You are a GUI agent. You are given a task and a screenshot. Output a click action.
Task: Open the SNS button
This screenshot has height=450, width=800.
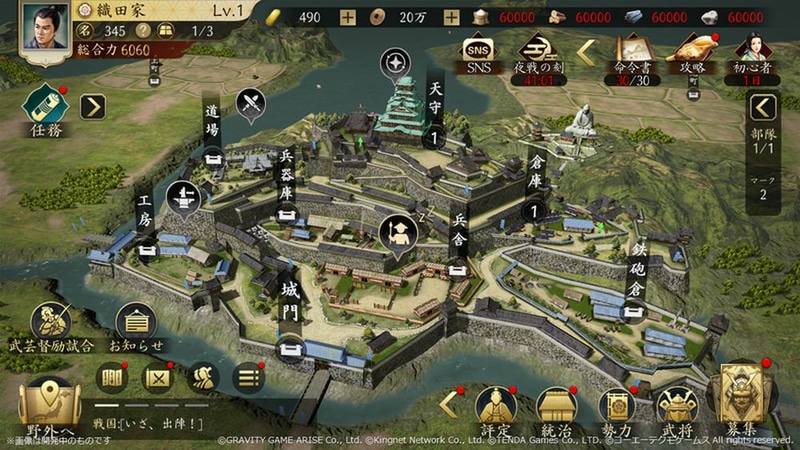tap(477, 52)
